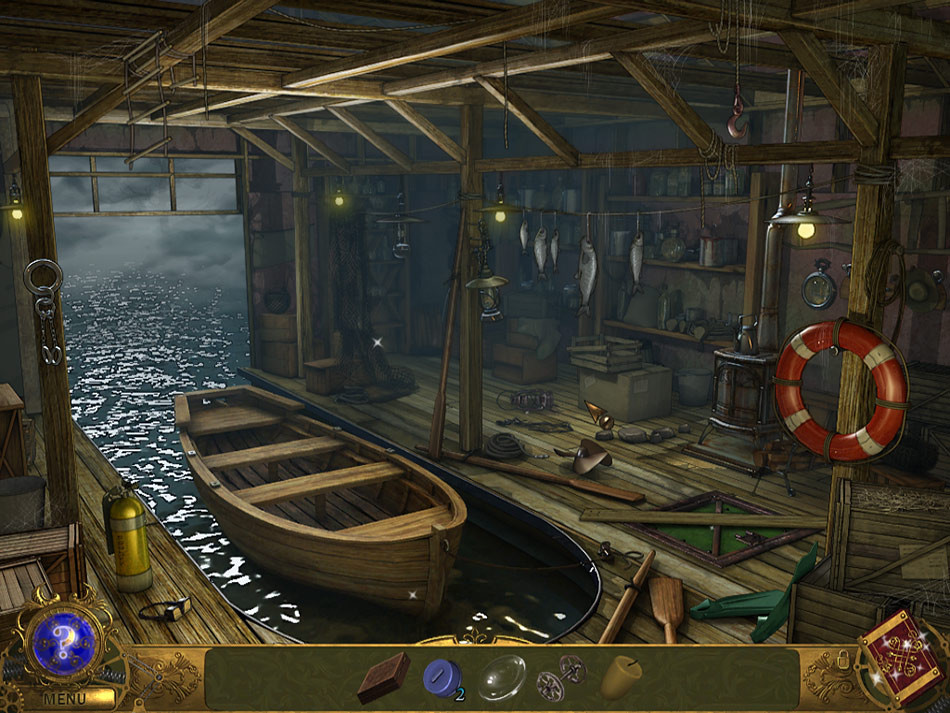Select the glass lens inventory item
The width and height of the screenshot is (950, 713).
[x=501, y=678]
